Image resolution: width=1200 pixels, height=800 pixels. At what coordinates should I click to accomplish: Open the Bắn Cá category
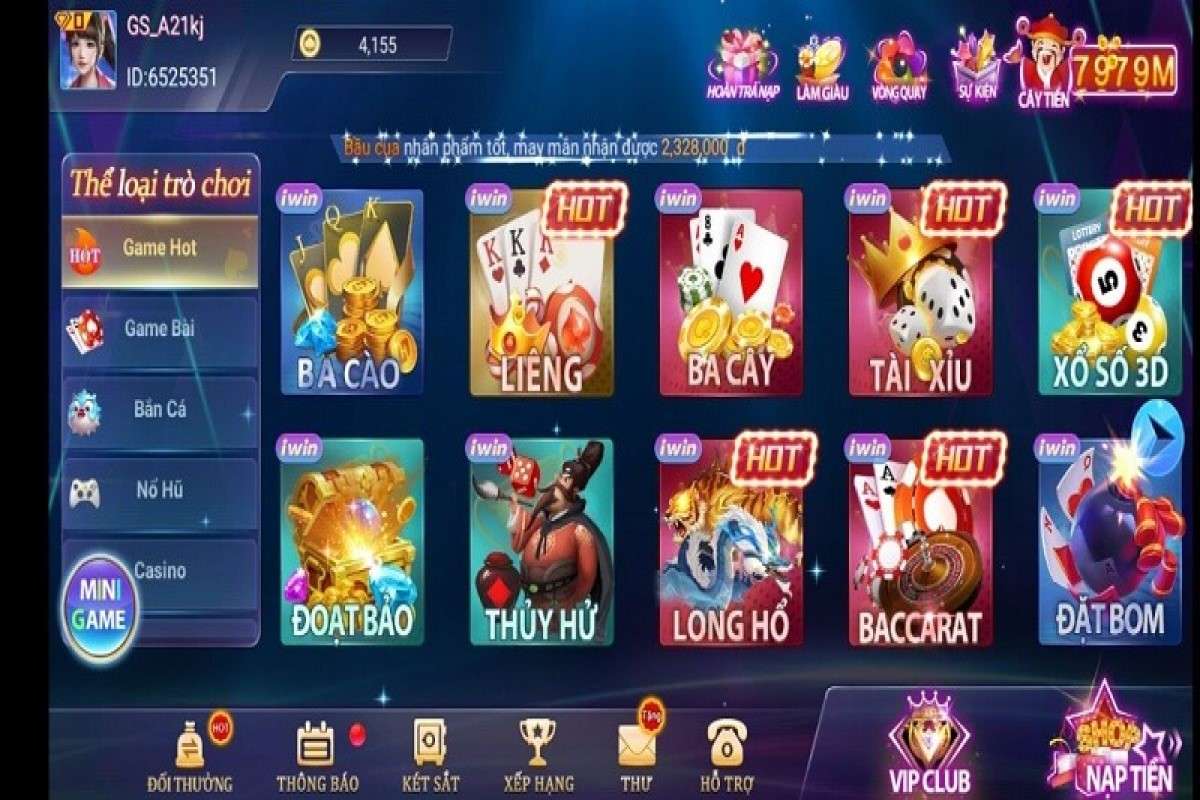(x=160, y=410)
